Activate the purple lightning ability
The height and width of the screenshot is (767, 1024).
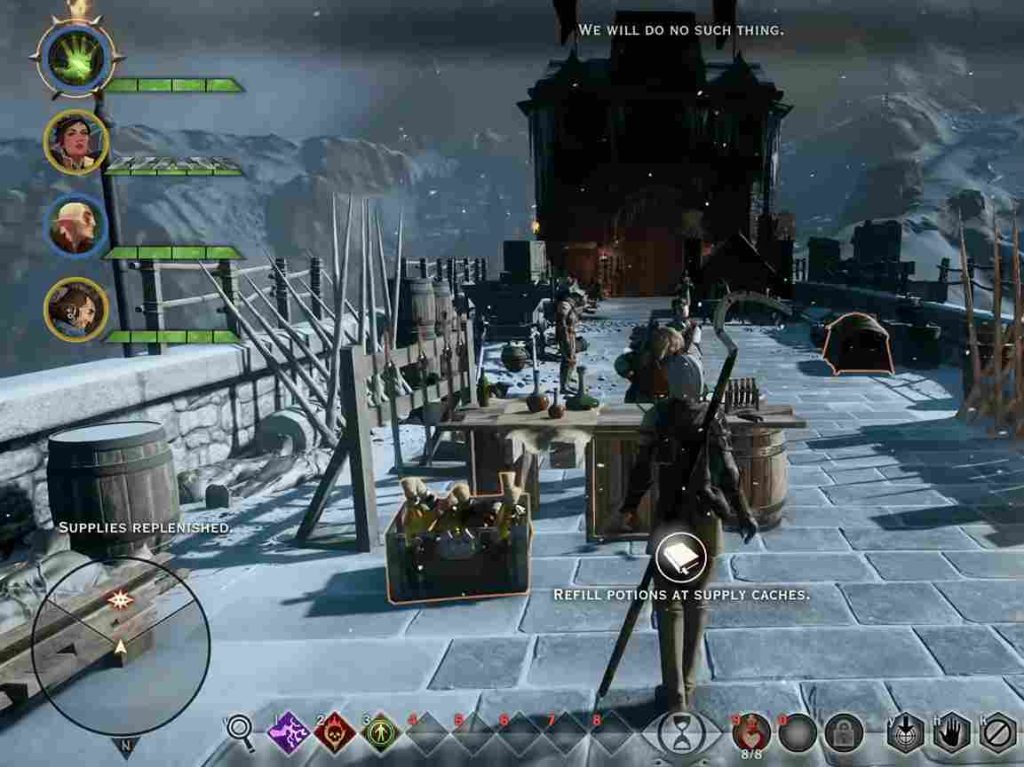tap(288, 733)
